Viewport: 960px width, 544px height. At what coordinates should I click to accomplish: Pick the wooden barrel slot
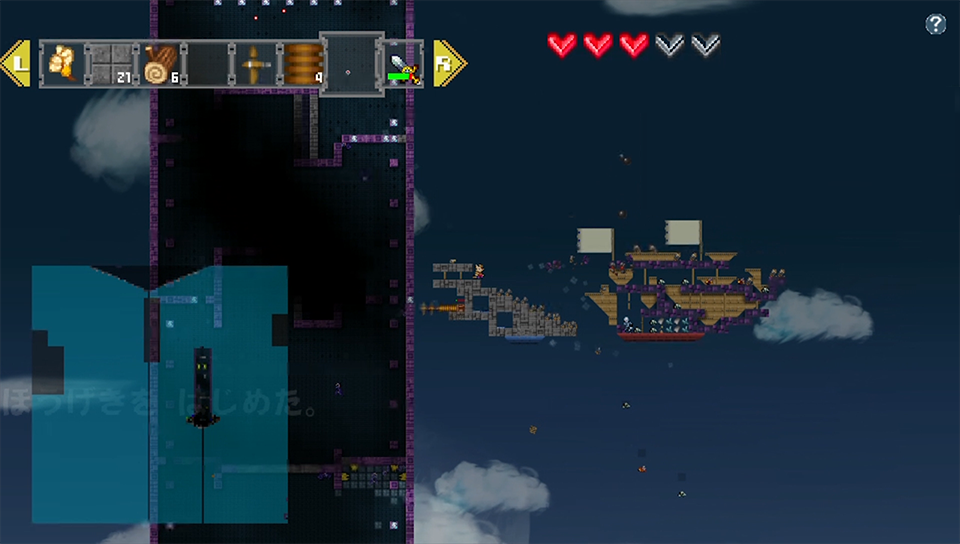303,64
